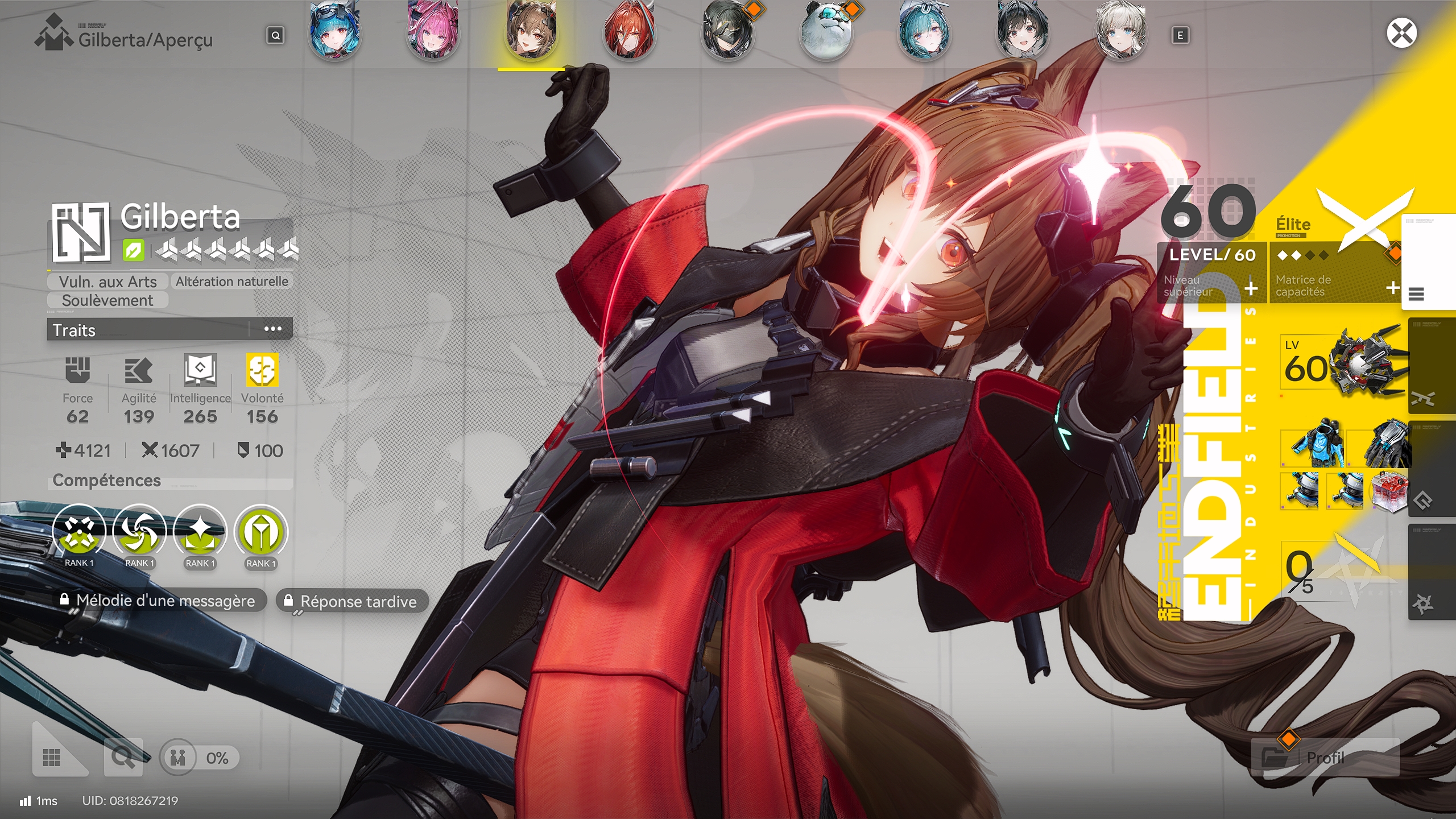
Task: Select the gear emblem on the right equipment panel
Action: point(1424,502)
